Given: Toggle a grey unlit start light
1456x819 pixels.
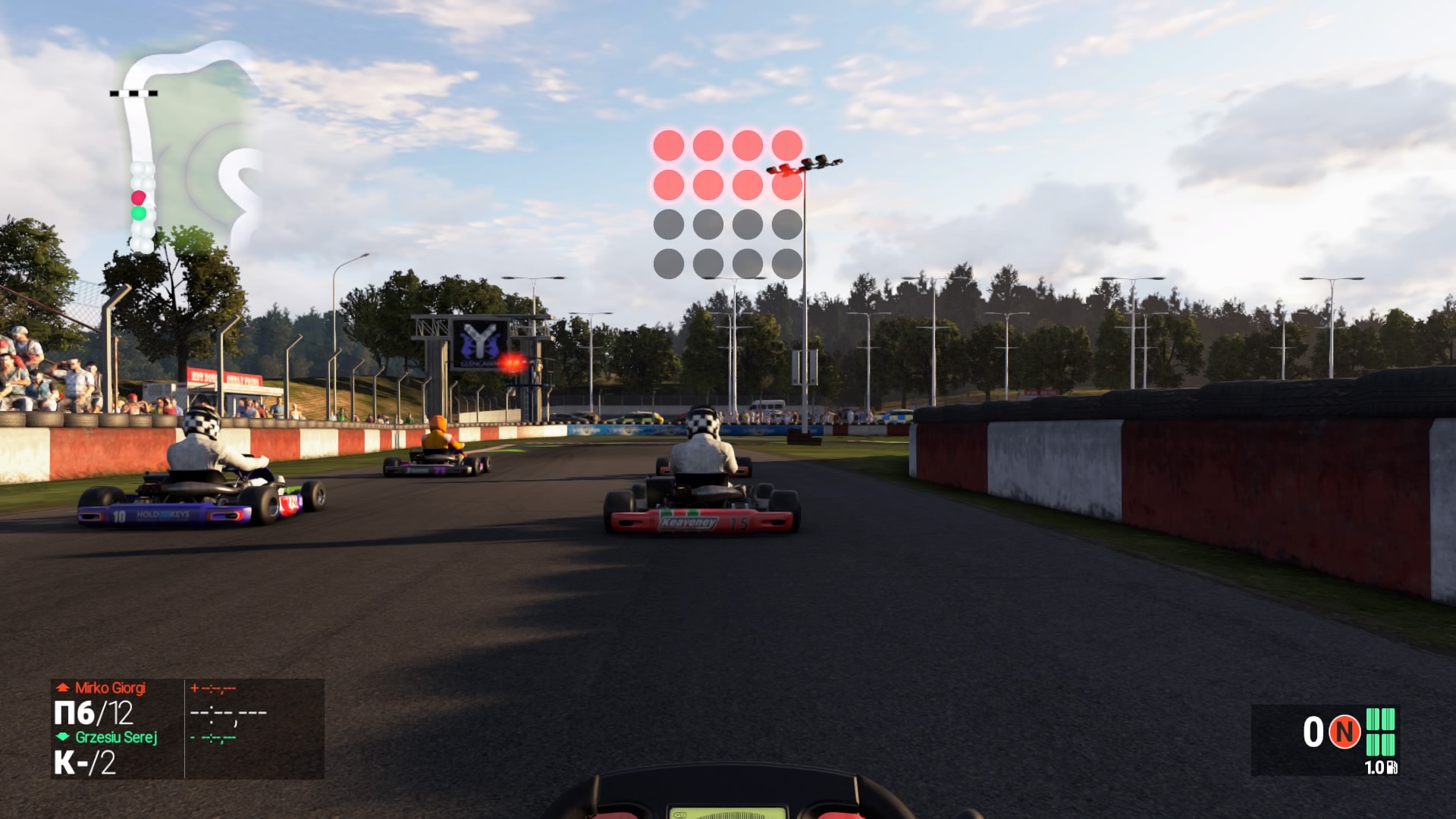Looking at the screenshot, I should 670,224.
